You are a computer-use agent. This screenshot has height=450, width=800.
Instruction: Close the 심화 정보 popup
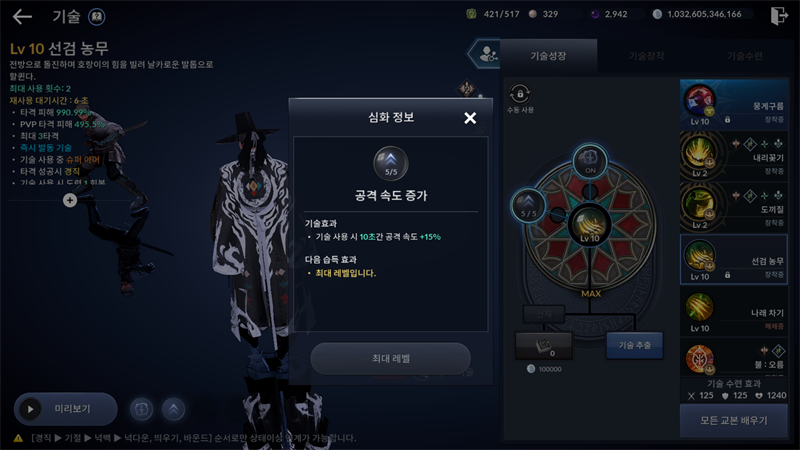click(x=470, y=118)
